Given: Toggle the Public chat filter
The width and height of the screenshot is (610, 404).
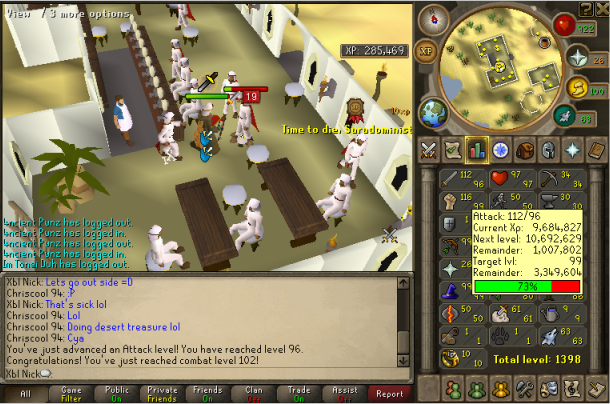Looking at the screenshot, I should click(x=118, y=394).
